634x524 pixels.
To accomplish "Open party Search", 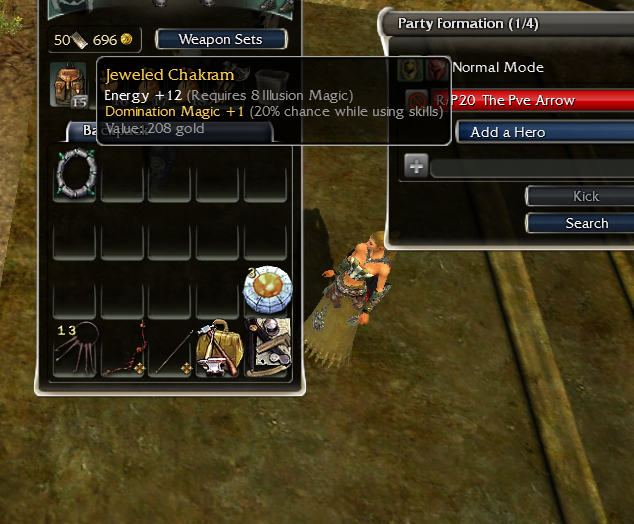I will pos(585,223).
